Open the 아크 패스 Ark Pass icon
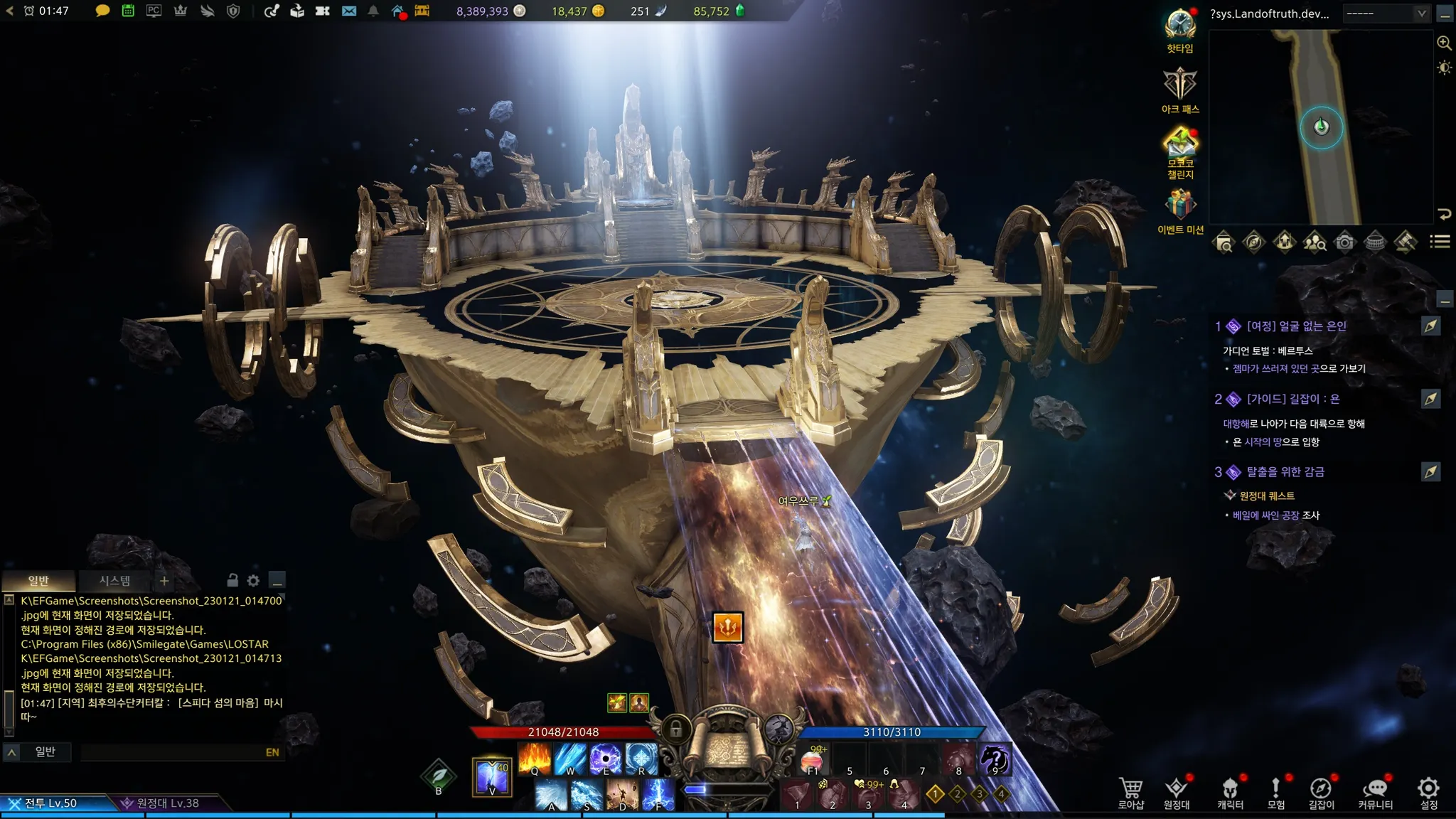1456x819 pixels. tap(1180, 90)
